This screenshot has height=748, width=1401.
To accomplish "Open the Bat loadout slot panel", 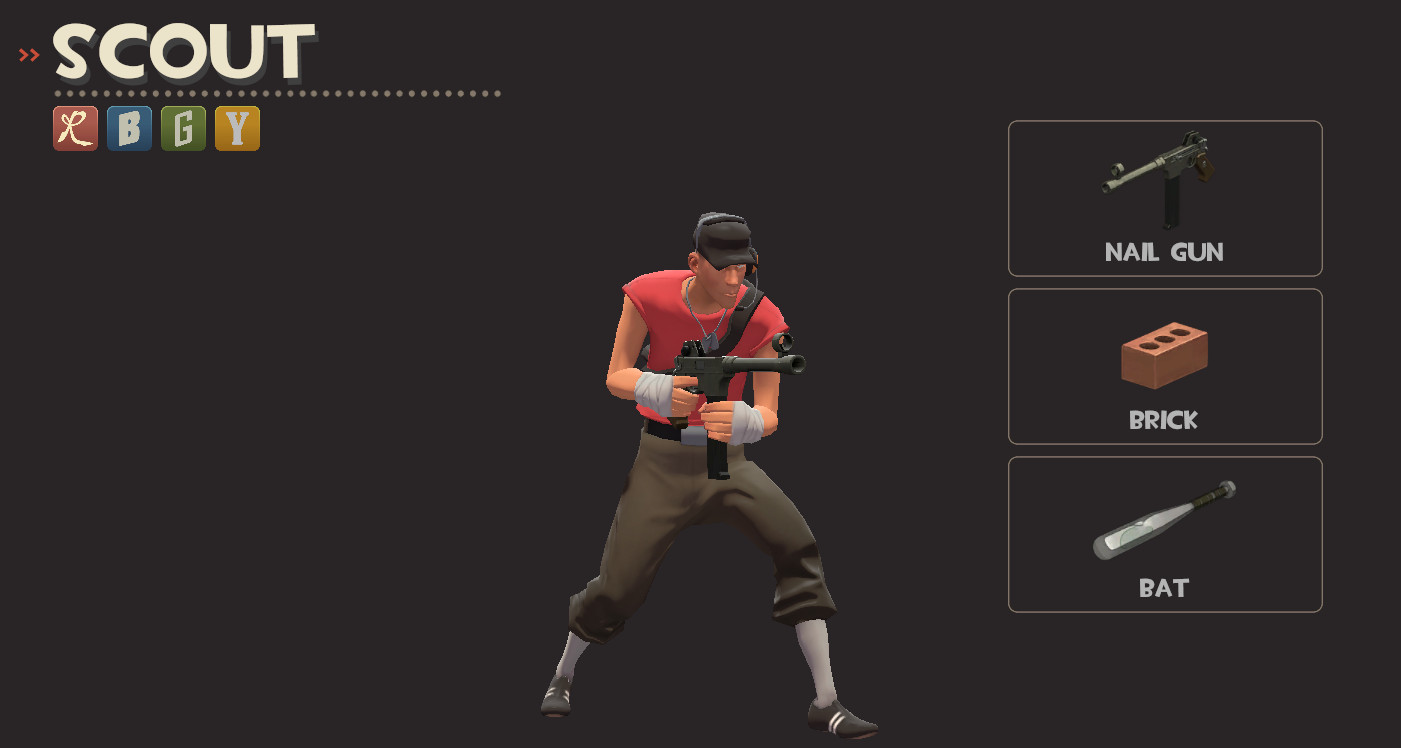I will click(x=1164, y=533).
